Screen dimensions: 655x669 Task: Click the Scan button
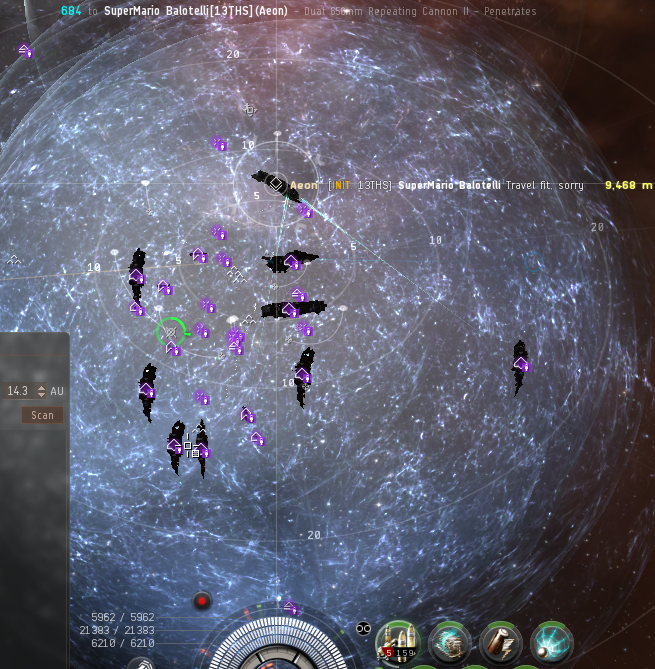42,415
